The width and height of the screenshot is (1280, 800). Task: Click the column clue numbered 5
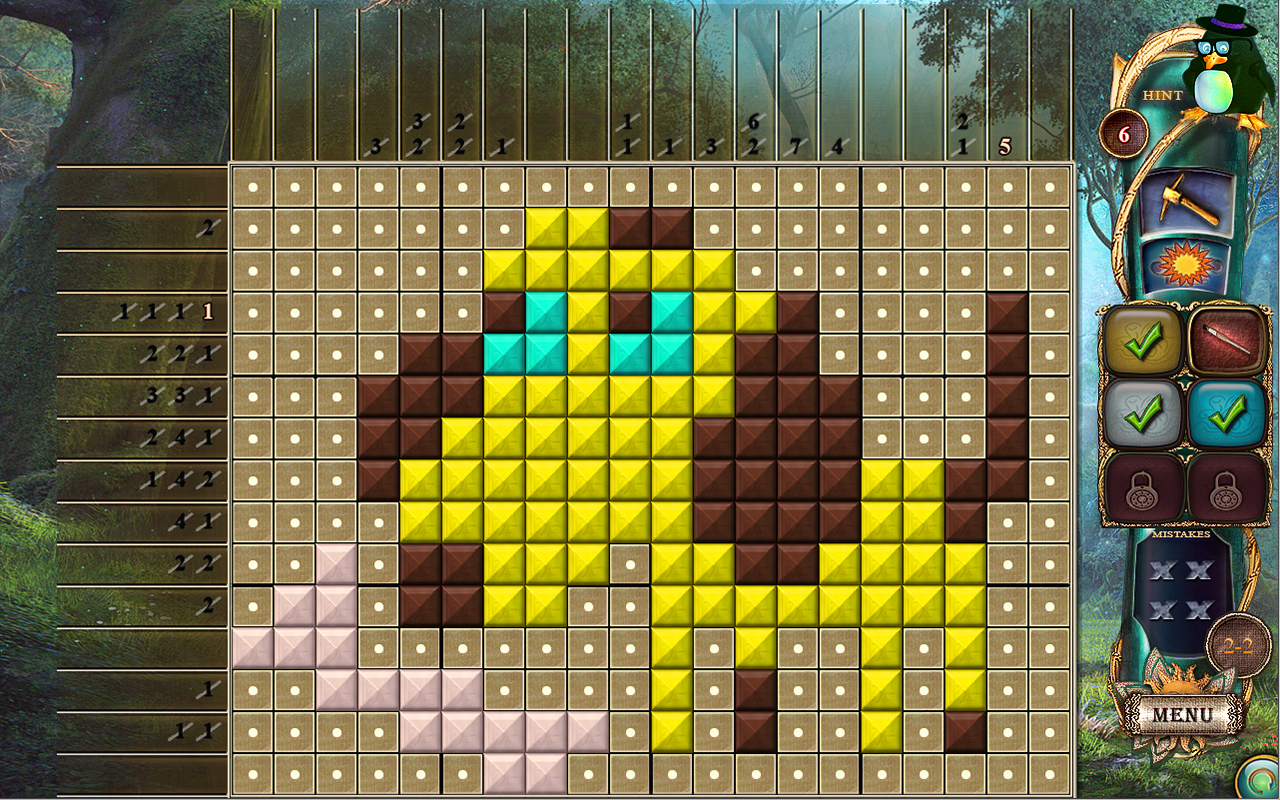tap(1006, 145)
